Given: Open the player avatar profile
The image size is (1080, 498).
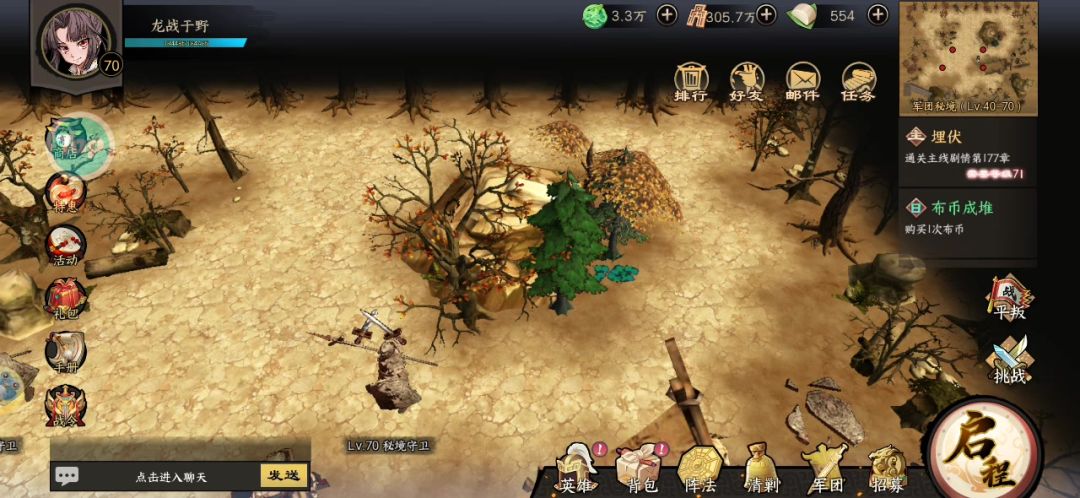Looking at the screenshot, I should pyautogui.click(x=74, y=42).
